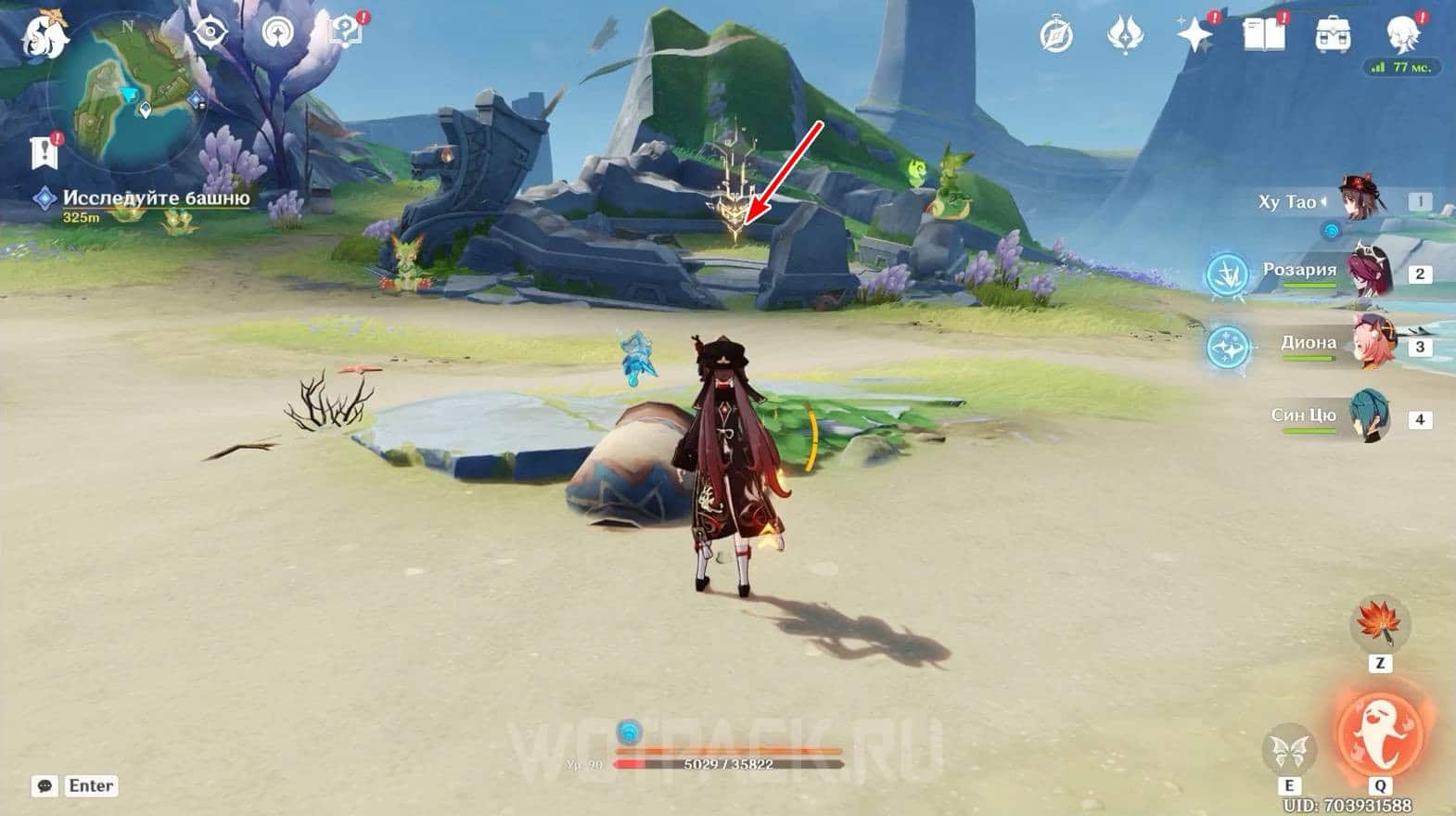Use the red leaf gadget
Screen dimensions: 1456x816
pyautogui.click(x=1380, y=623)
